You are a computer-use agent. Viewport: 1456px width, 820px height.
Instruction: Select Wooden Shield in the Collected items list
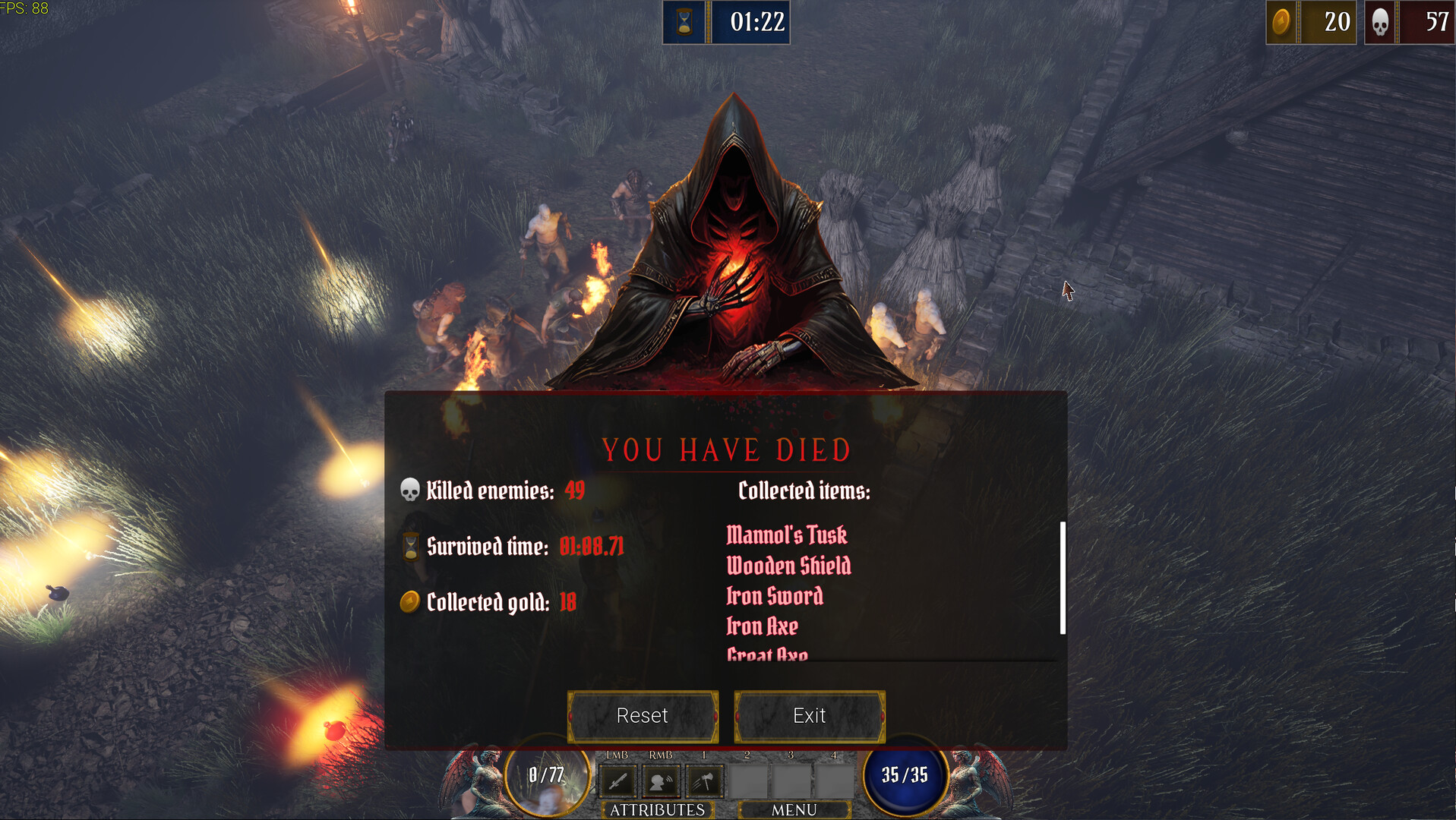coord(788,566)
